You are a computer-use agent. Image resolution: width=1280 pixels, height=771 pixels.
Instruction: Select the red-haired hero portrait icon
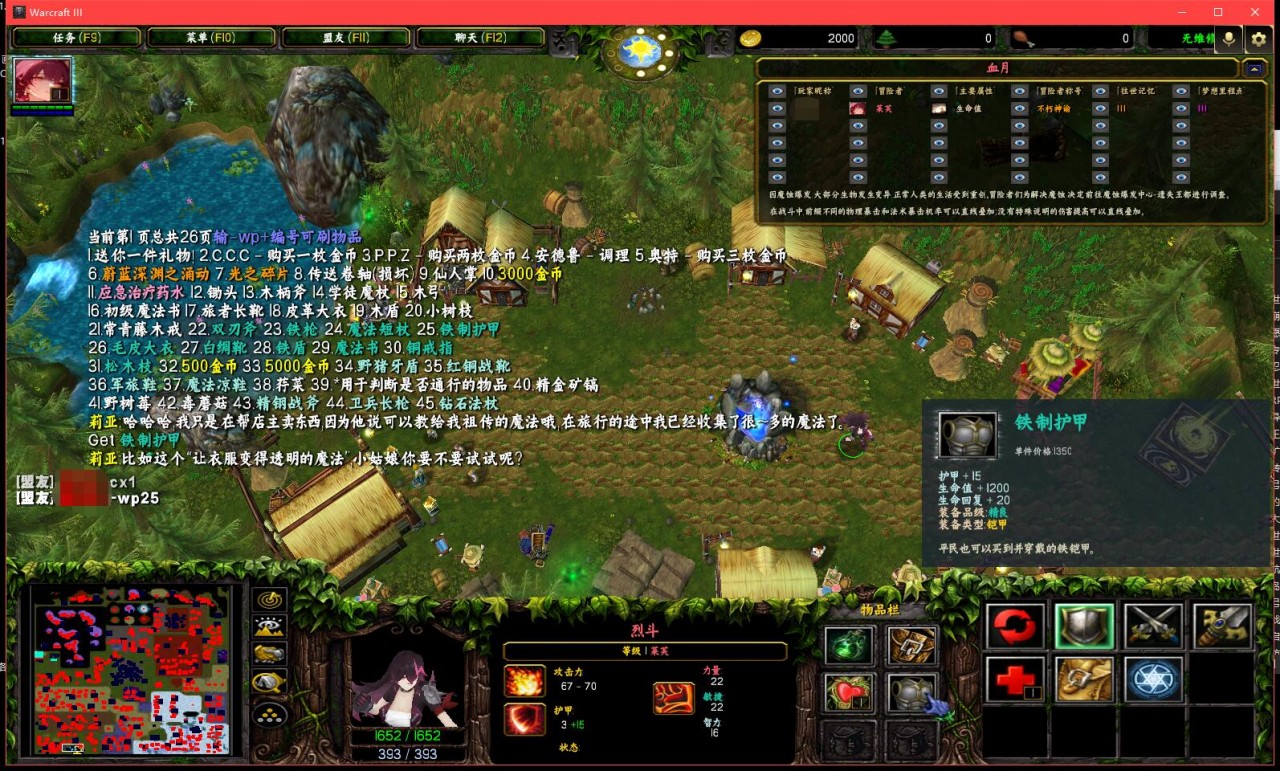43,81
